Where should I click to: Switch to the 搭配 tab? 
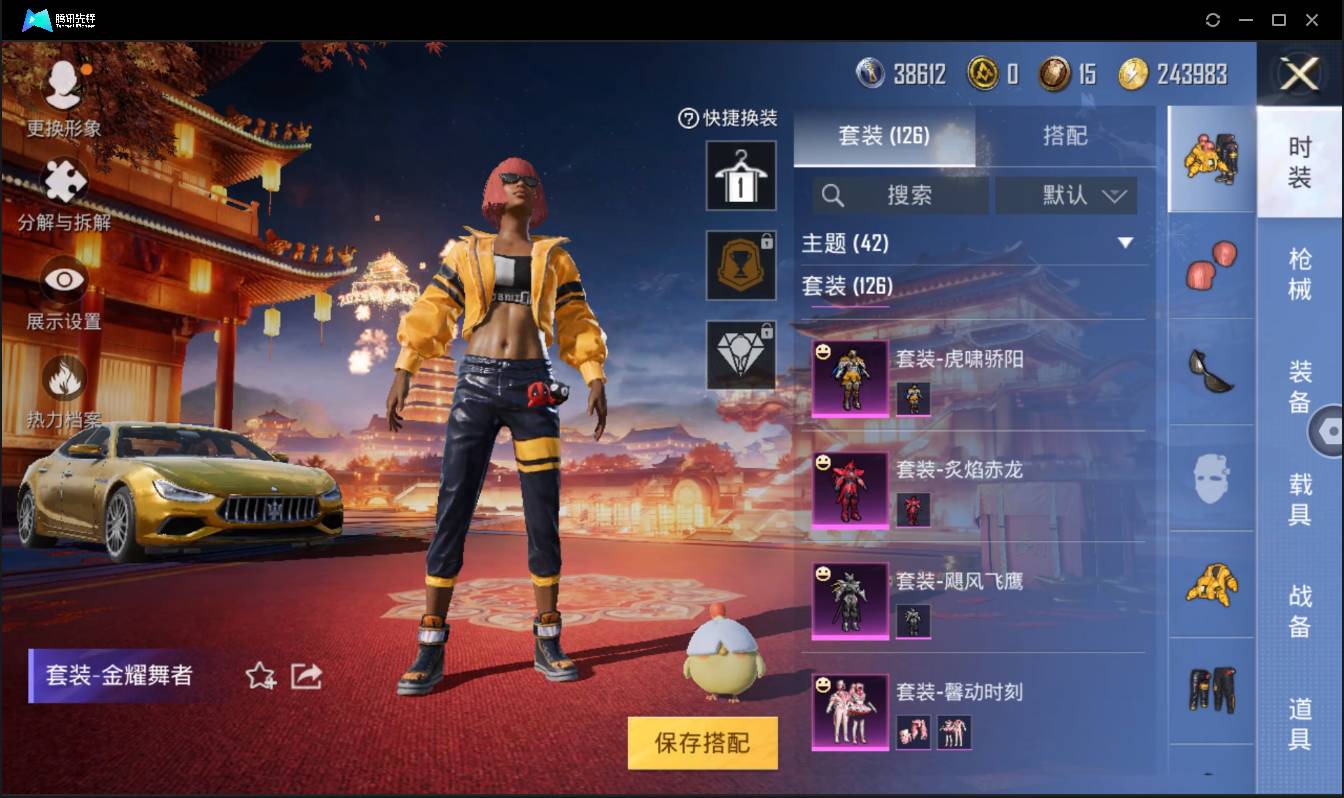pyautogui.click(x=1067, y=136)
